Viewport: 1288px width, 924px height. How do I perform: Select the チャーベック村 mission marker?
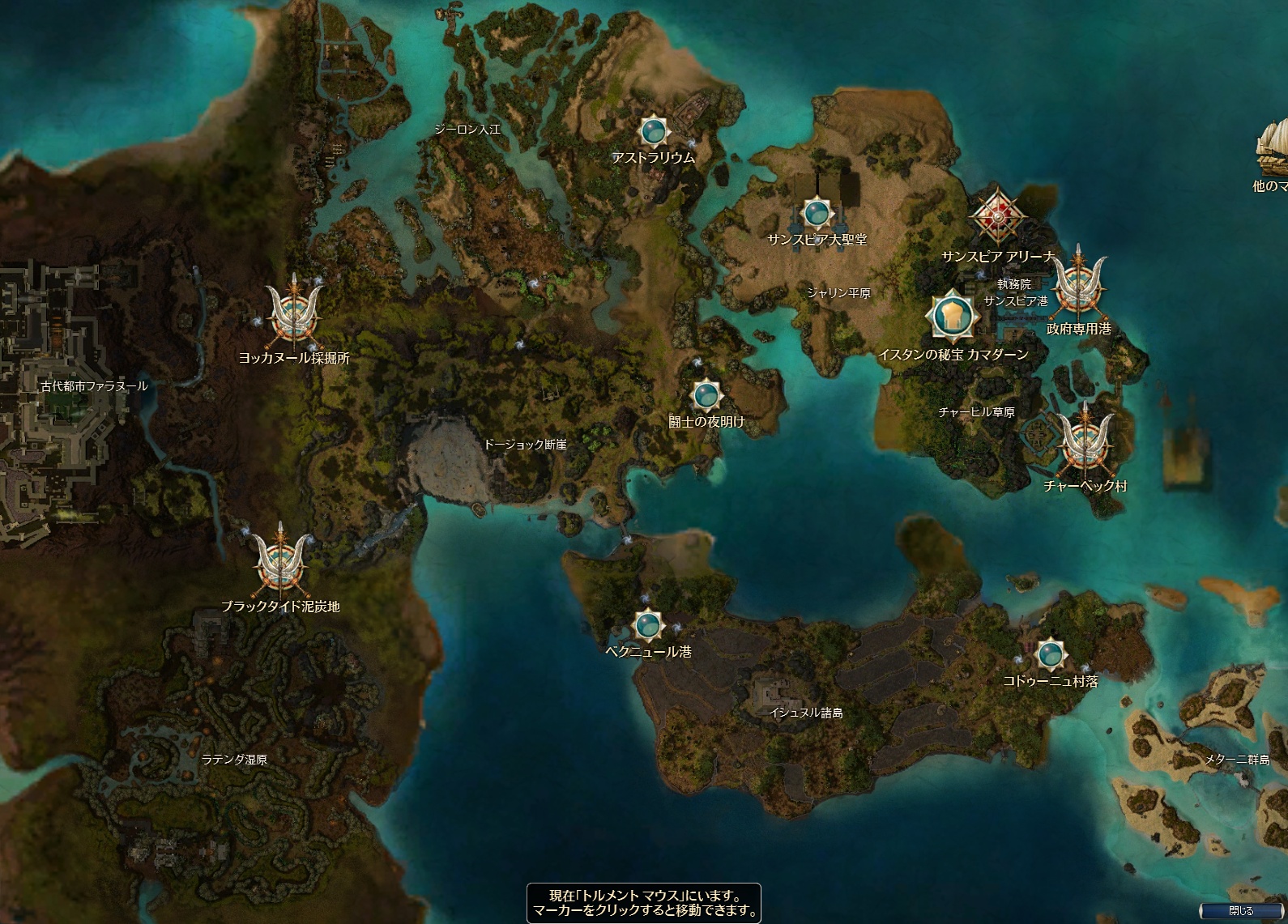point(1085,443)
